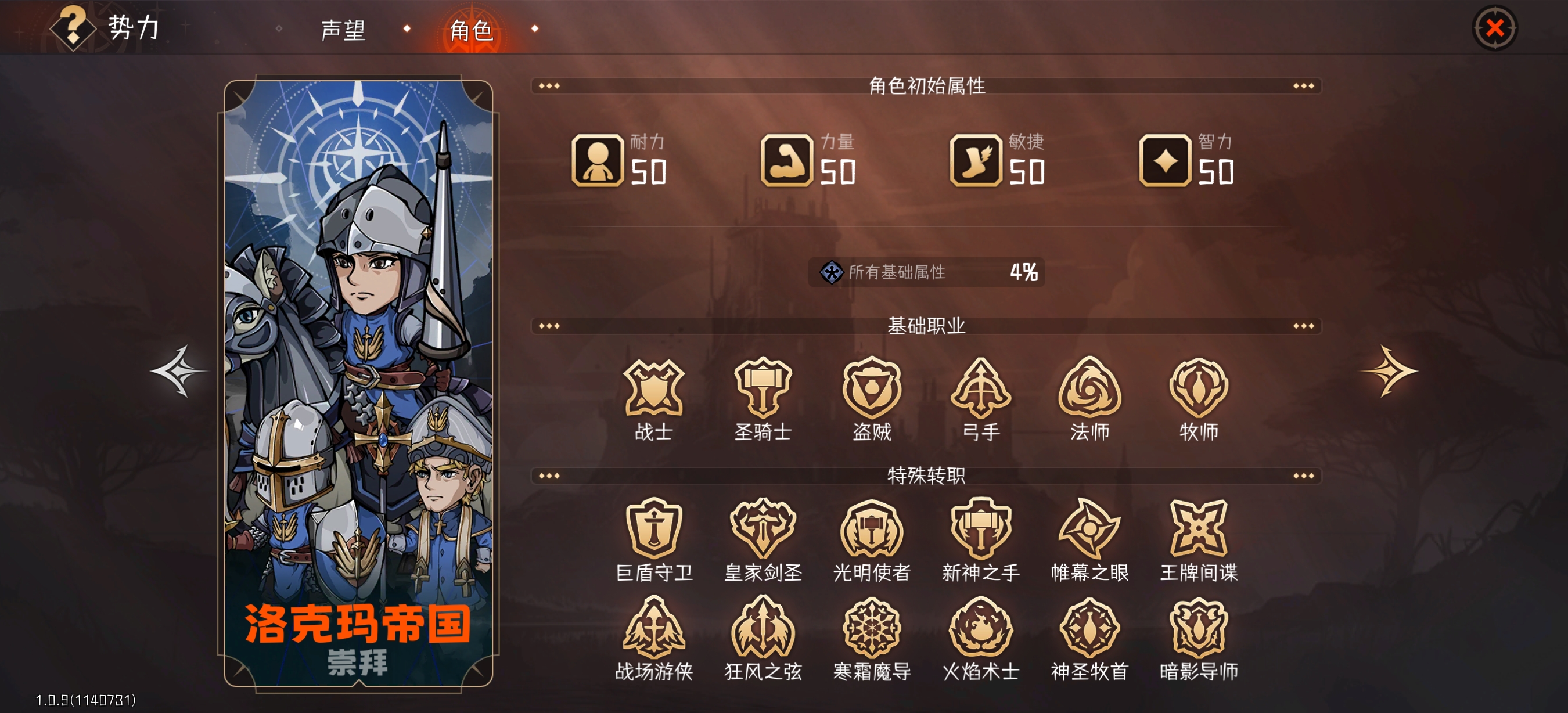This screenshot has height=713, width=1568.
Task: Click the 牧师 (Priest) class label
Action: click(1197, 432)
